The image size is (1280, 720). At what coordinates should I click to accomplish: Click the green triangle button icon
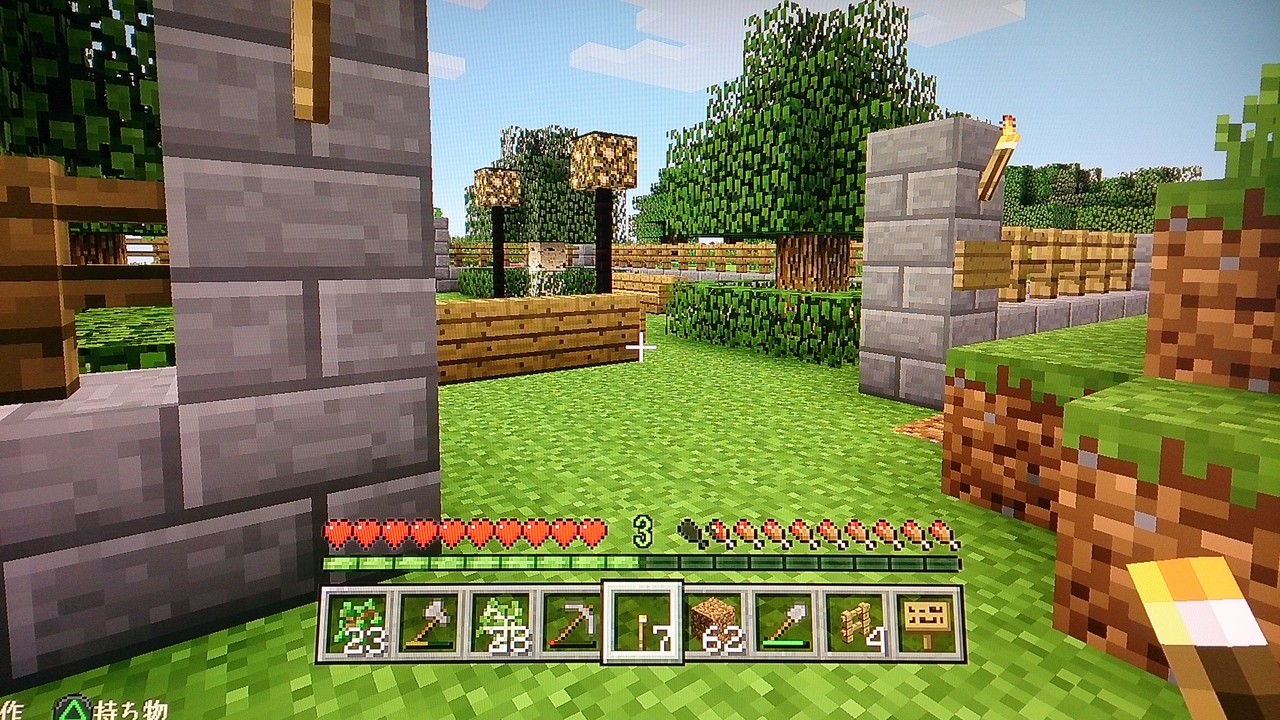tap(73, 706)
